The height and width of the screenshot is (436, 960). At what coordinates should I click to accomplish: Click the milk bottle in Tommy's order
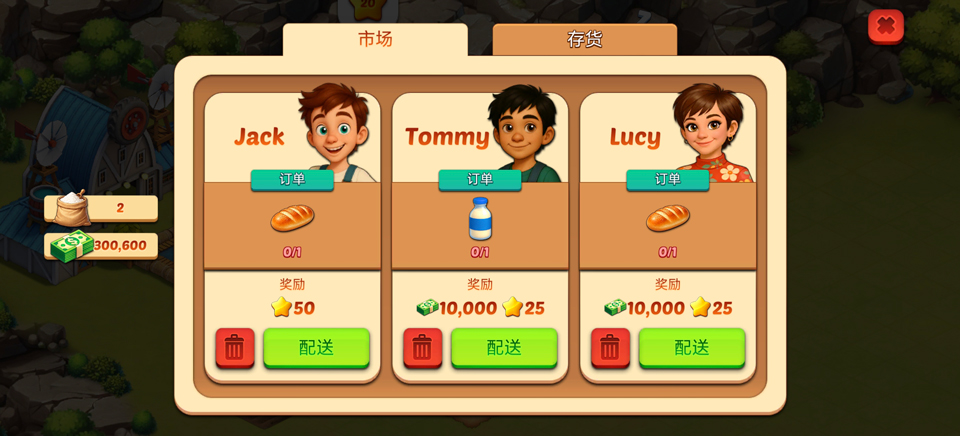(480, 218)
